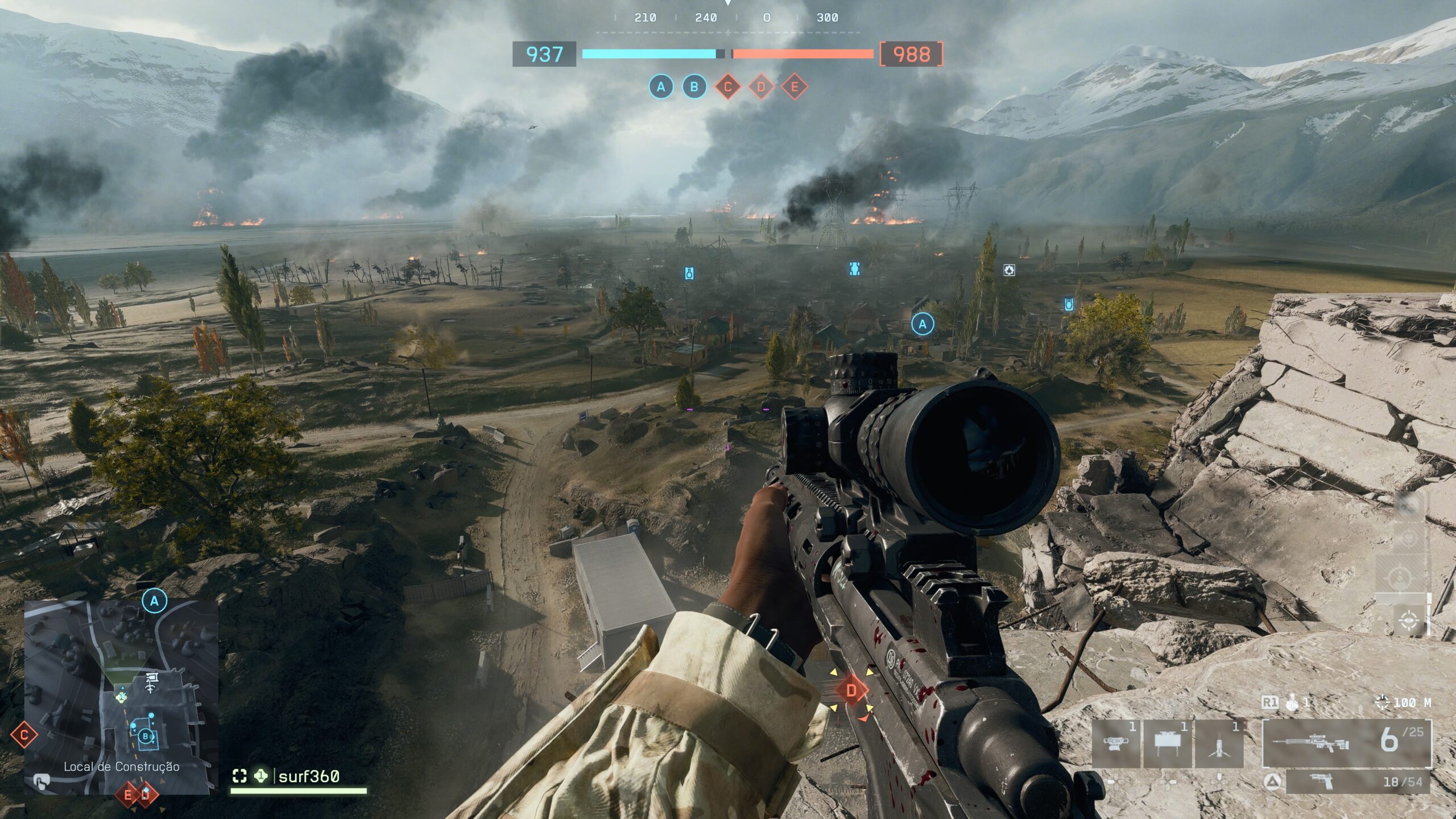Click the A marker on the minimap's top edge

pyautogui.click(x=154, y=601)
